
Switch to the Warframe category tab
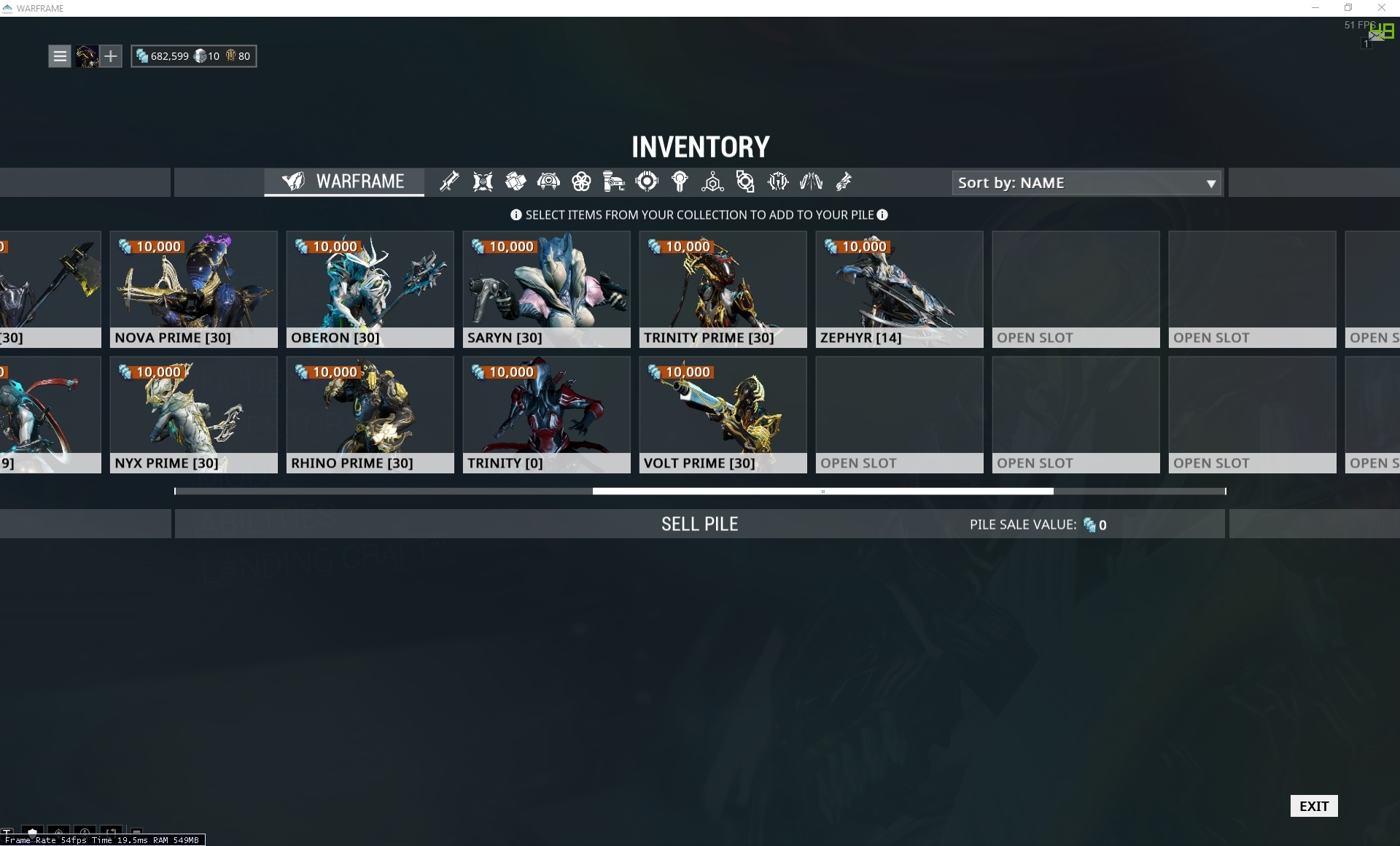(344, 182)
